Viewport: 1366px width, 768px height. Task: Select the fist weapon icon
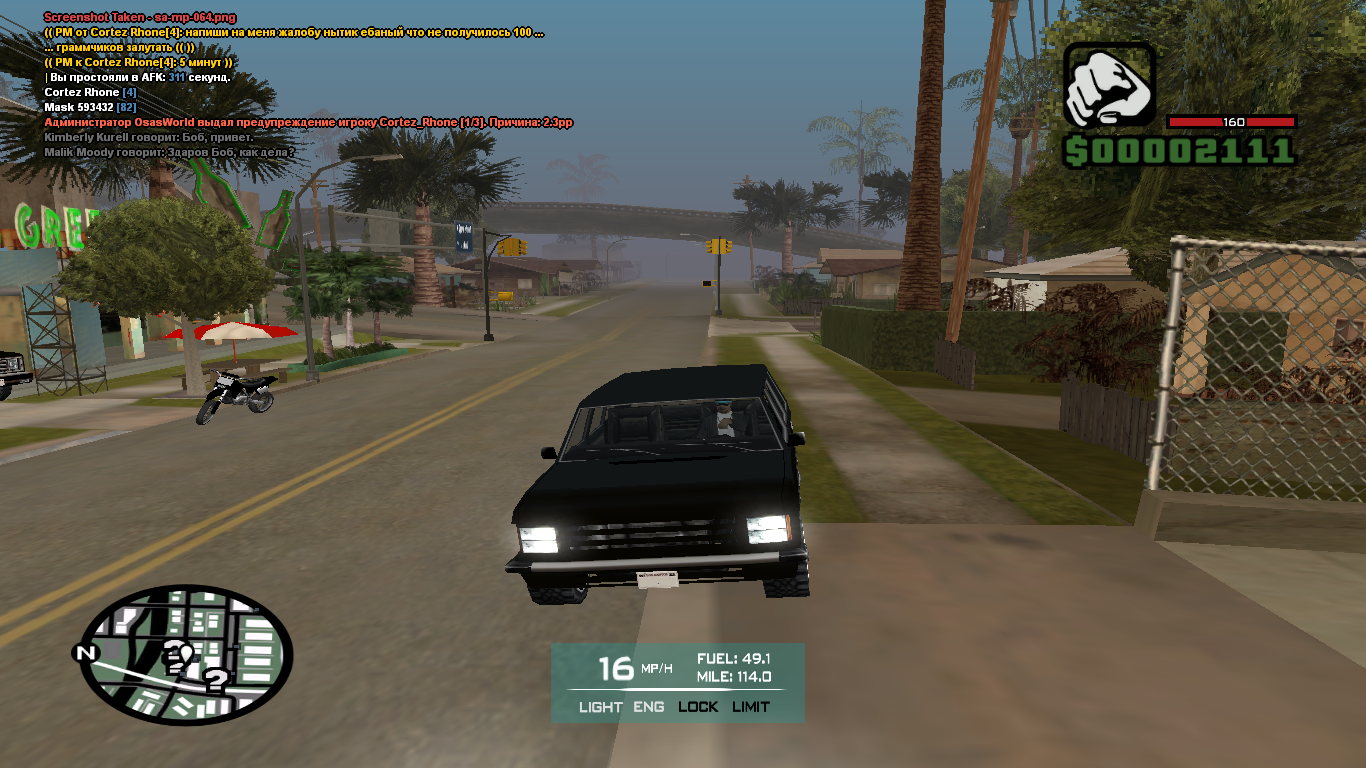click(x=1109, y=87)
